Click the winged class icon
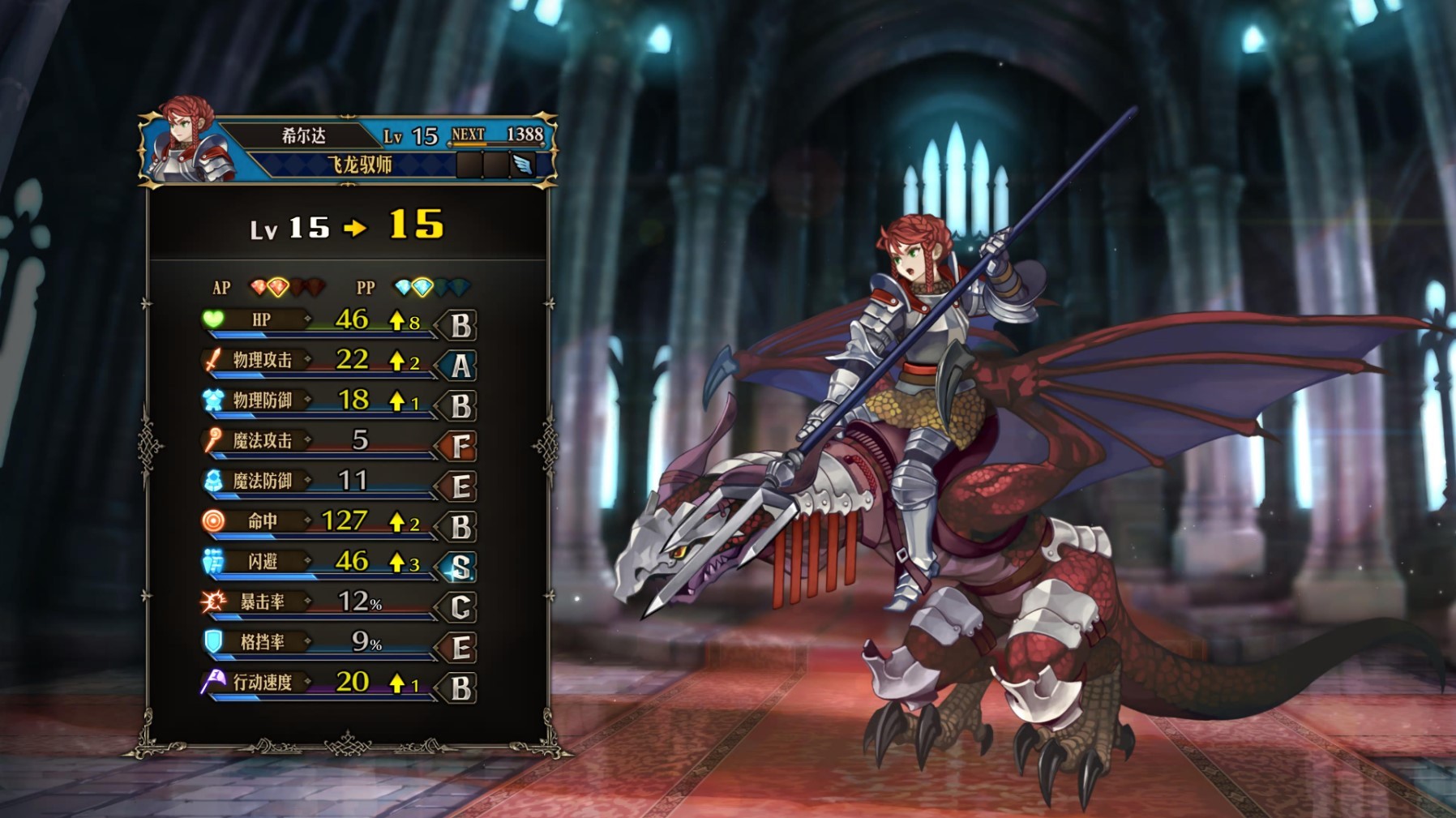1456x818 pixels. point(522,165)
